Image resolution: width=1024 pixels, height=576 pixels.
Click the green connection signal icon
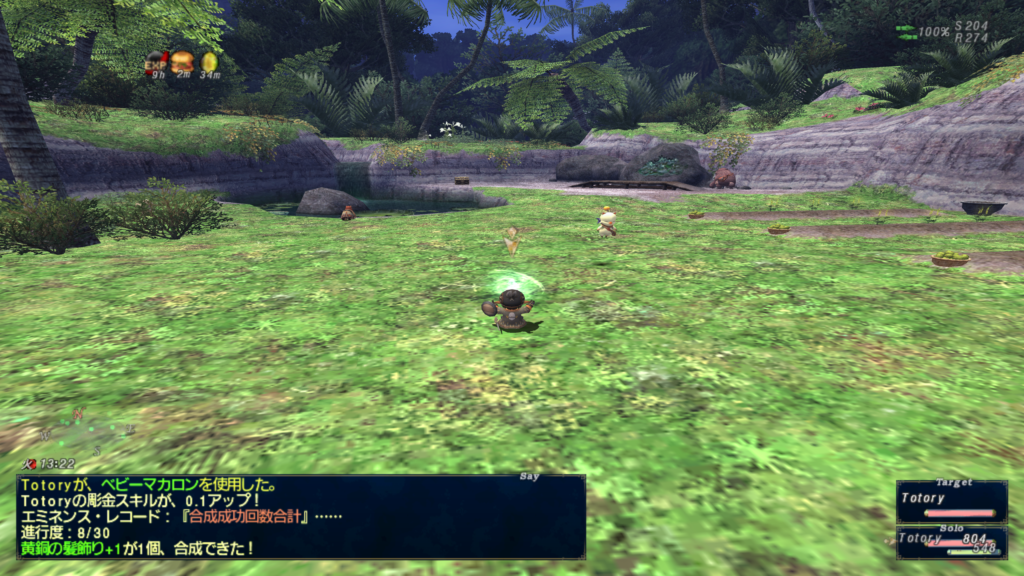pos(905,32)
